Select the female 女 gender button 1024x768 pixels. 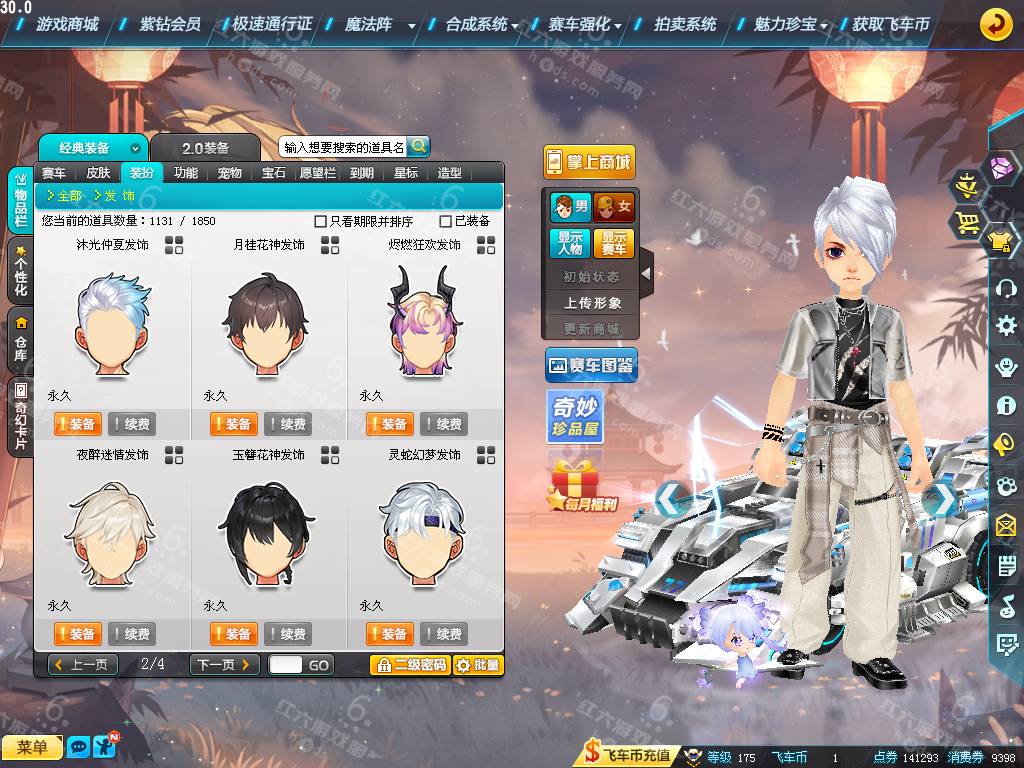[615, 207]
